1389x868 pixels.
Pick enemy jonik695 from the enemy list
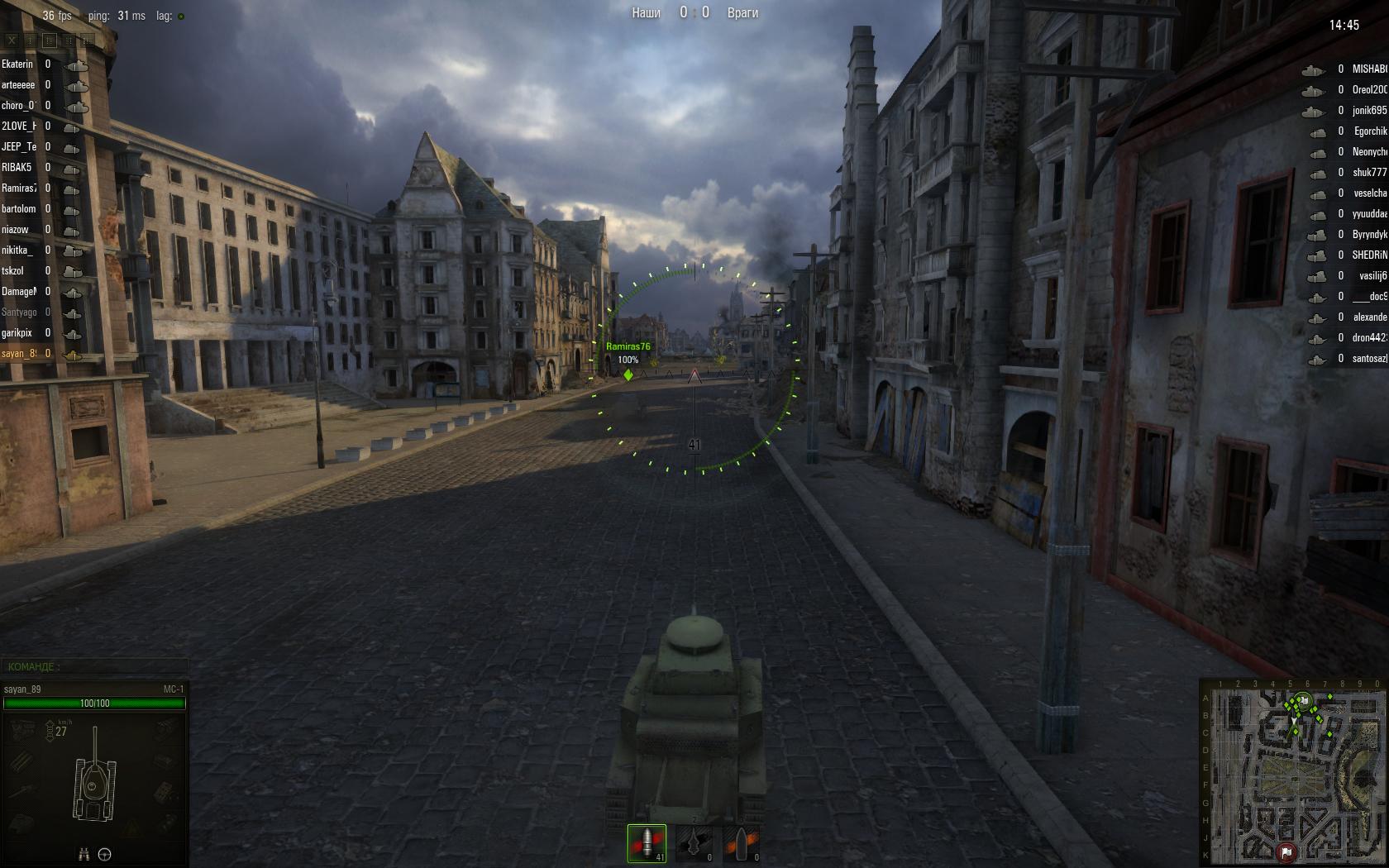click(1369, 111)
